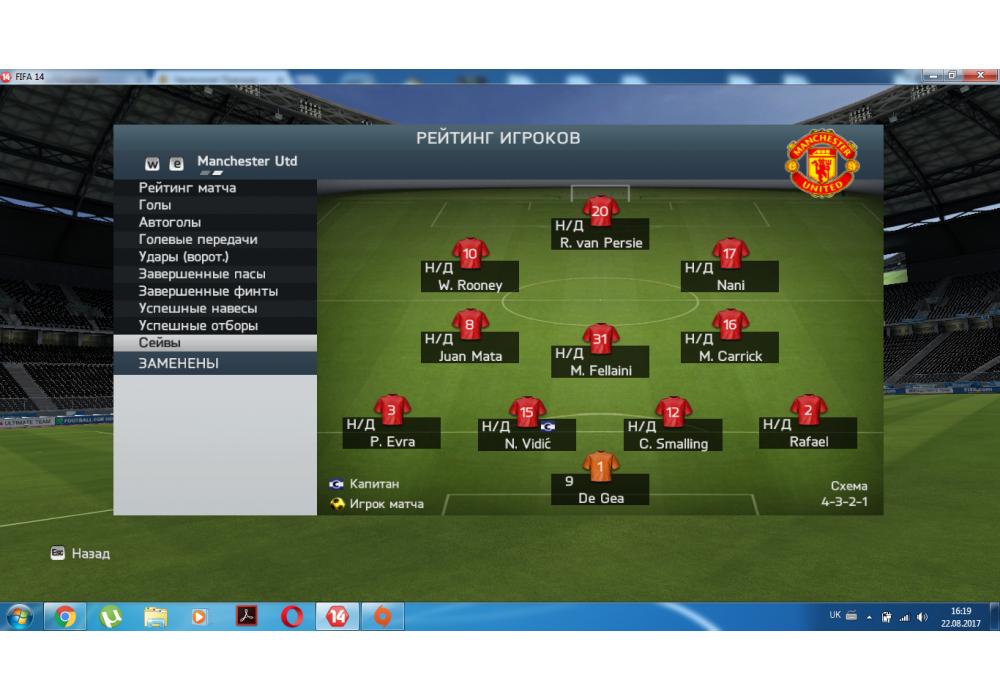Open Google Chrome from the taskbar

click(x=66, y=617)
